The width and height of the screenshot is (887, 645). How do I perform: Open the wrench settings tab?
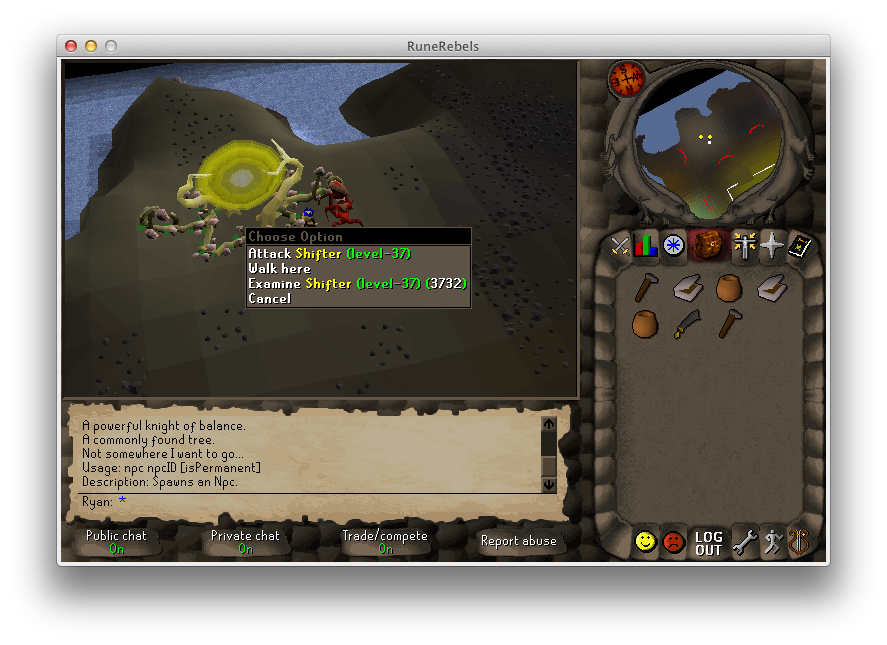click(743, 542)
